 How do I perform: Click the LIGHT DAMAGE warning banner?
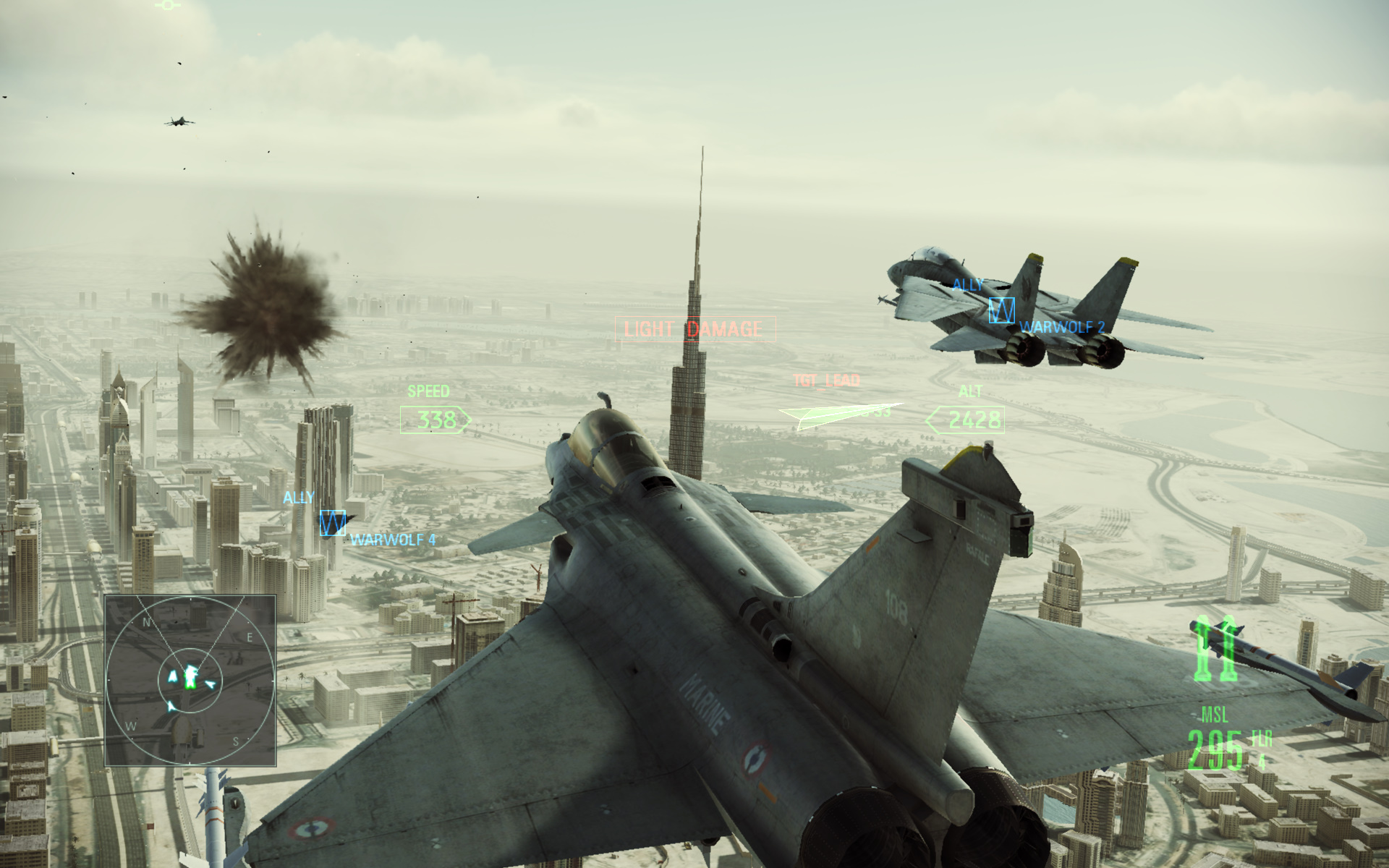(x=697, y=329)
